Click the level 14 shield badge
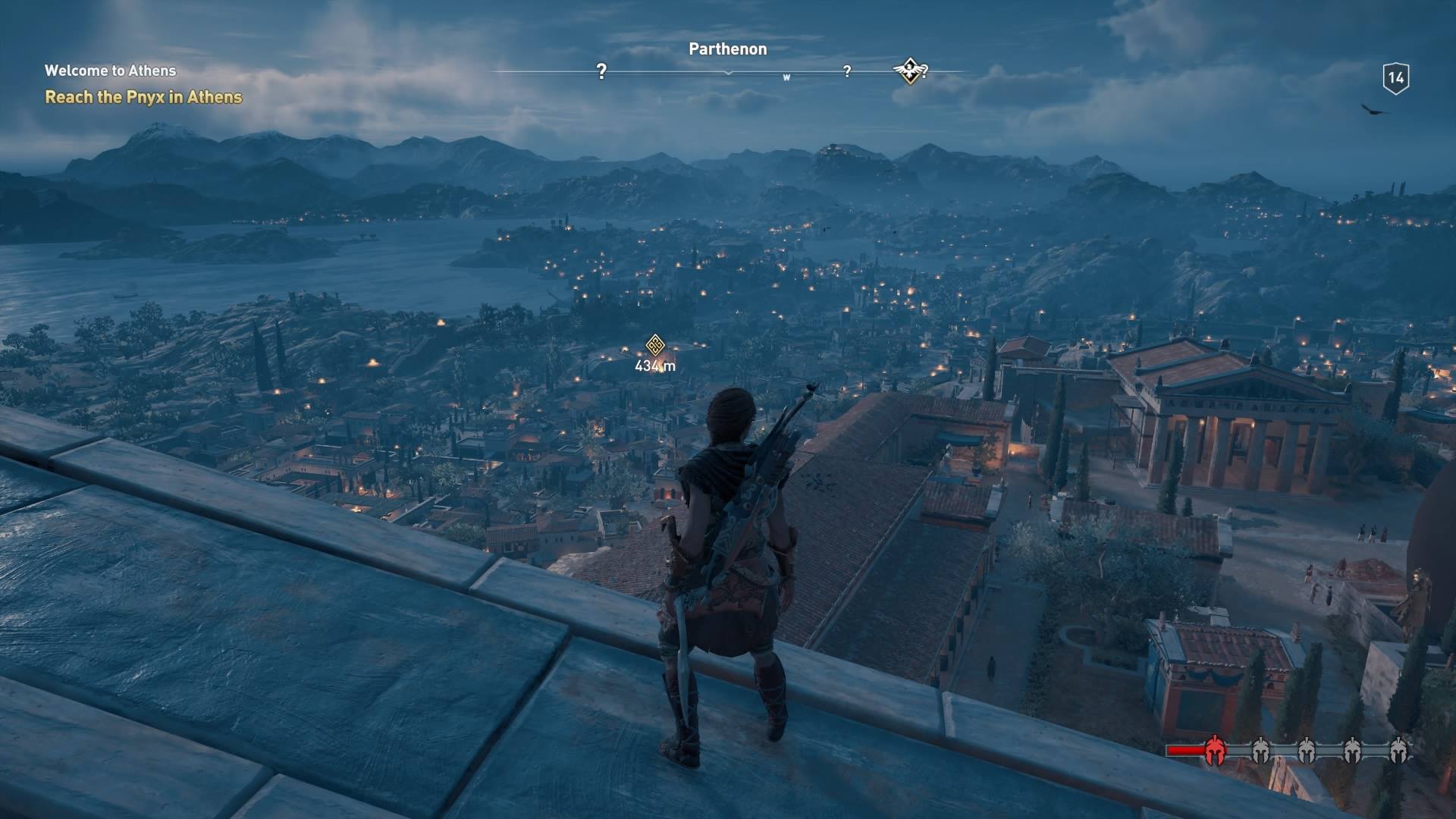Image resolution: width=1456 pixels, height=819 pixels. pyautogui.click(x=1395, y=78)
